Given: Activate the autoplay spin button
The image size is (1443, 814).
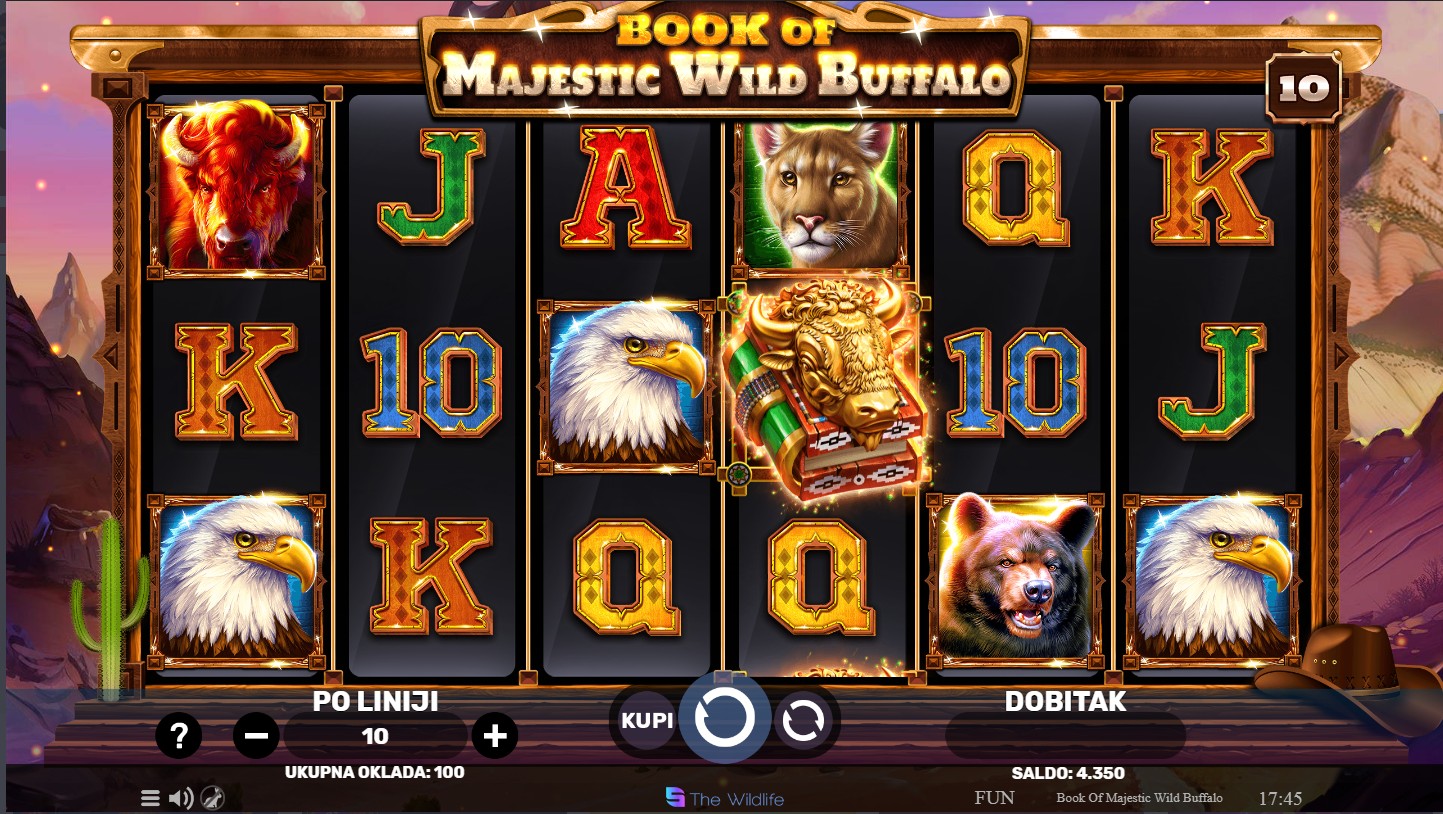Looking at the screenshot, I should click(802, 720).
